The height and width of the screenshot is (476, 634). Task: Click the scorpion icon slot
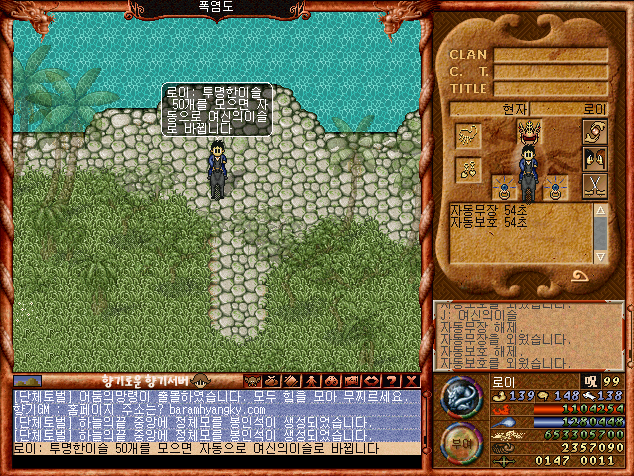click(469, 134)
